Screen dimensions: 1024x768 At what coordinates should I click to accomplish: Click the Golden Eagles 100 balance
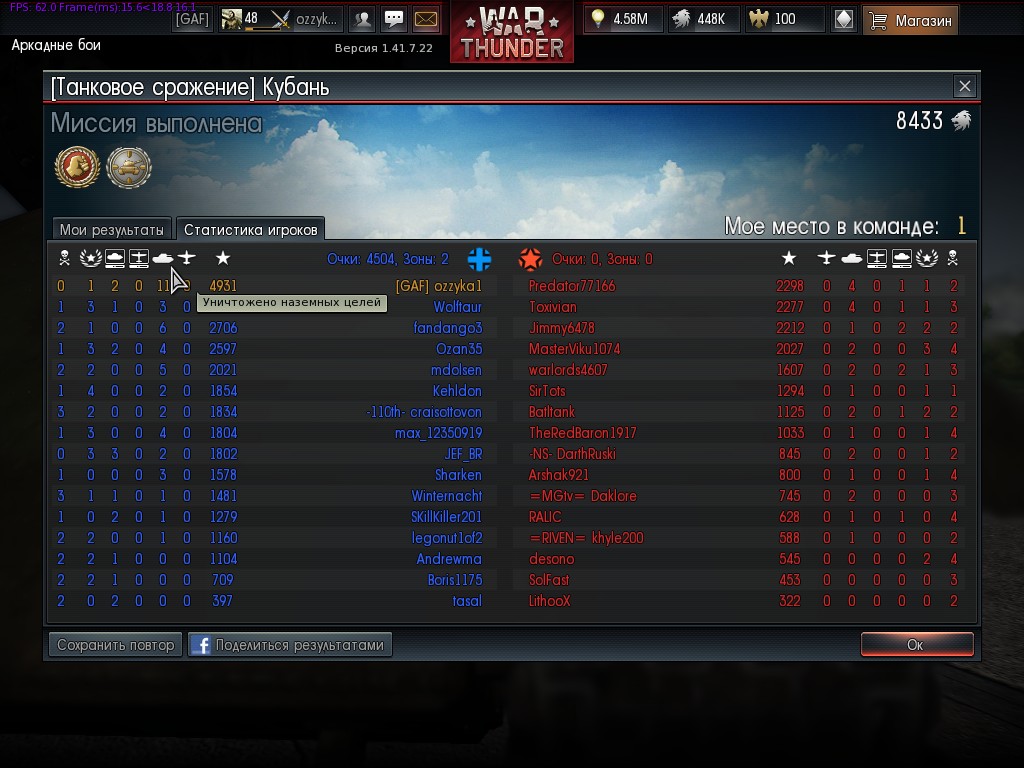pos(788,19)
